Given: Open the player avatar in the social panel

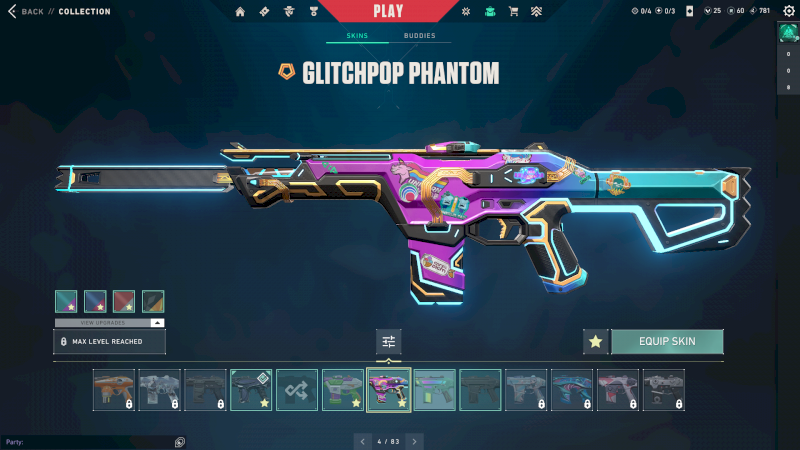Looking at the screenshot, I should [788, 32].
